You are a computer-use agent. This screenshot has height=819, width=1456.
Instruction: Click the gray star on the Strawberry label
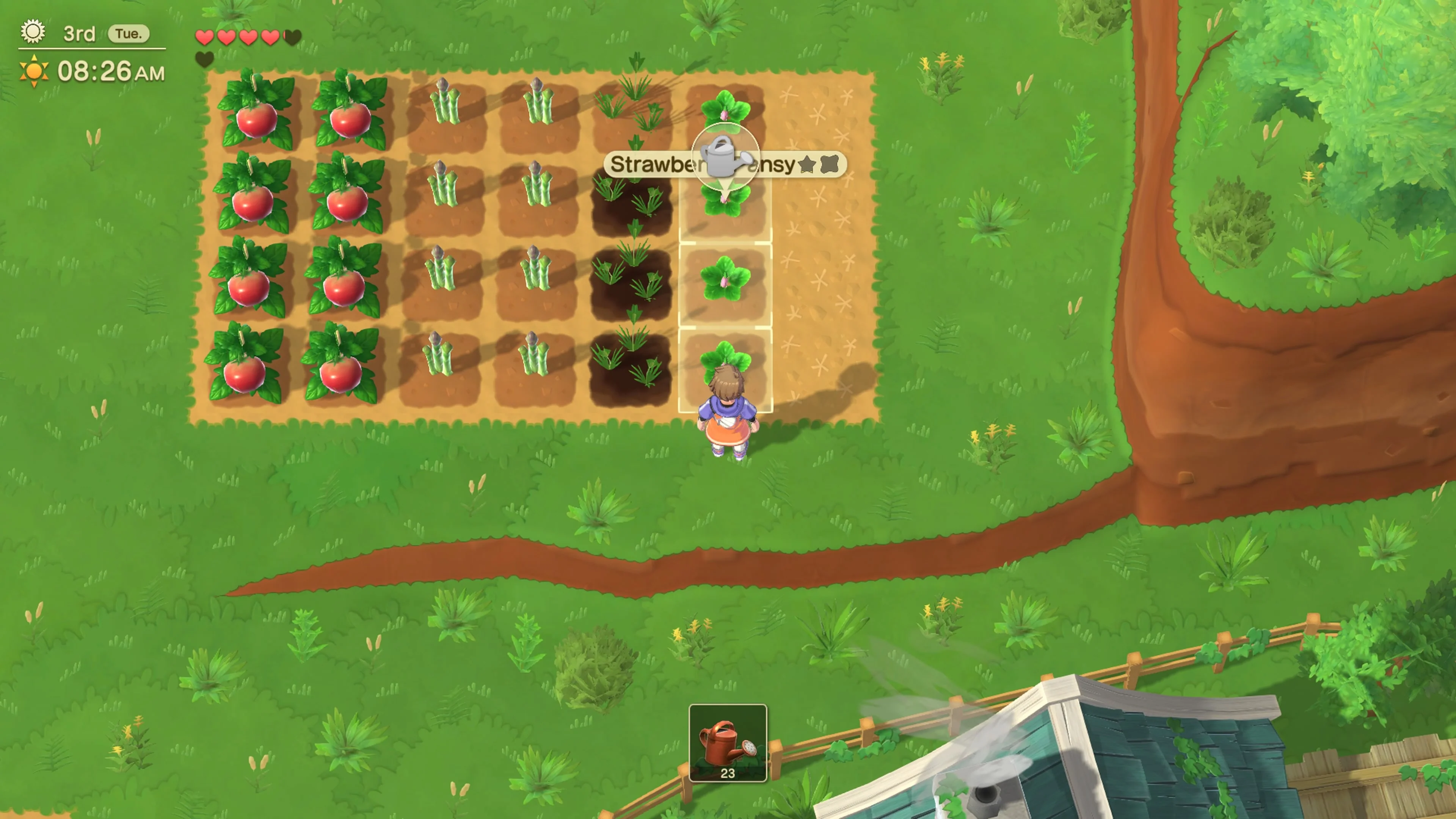click(808, 165)
